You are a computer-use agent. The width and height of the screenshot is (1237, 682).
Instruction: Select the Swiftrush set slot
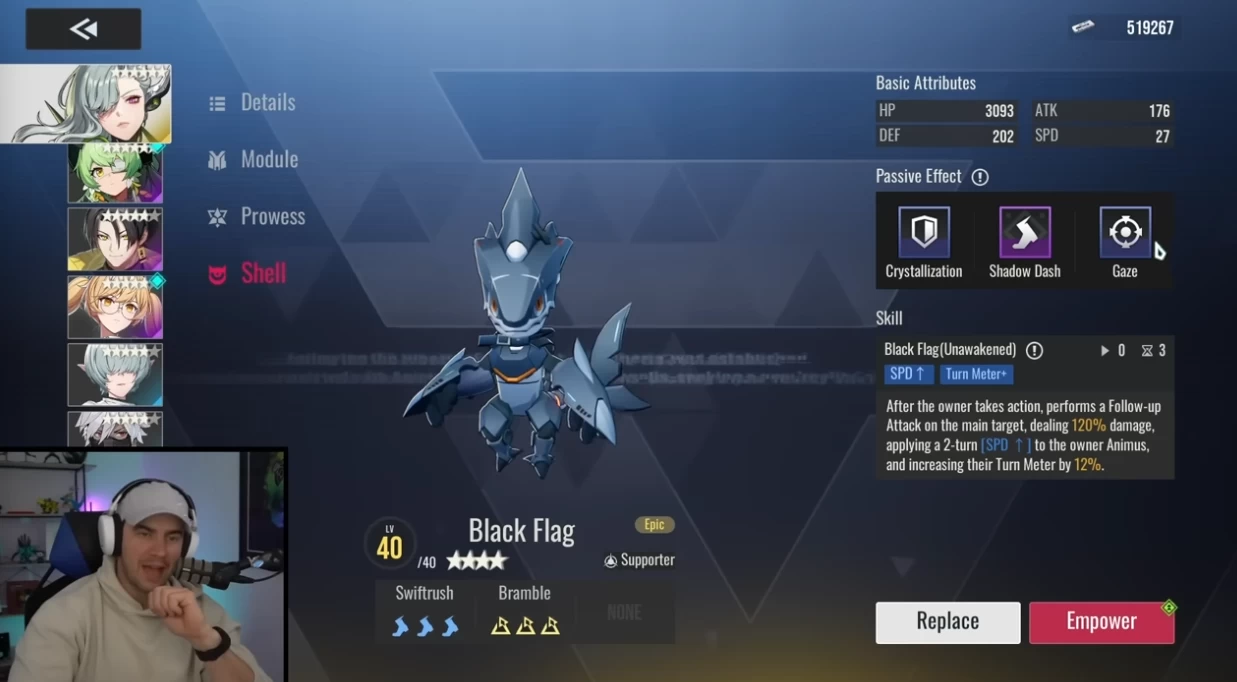click(x=425, y=611)
